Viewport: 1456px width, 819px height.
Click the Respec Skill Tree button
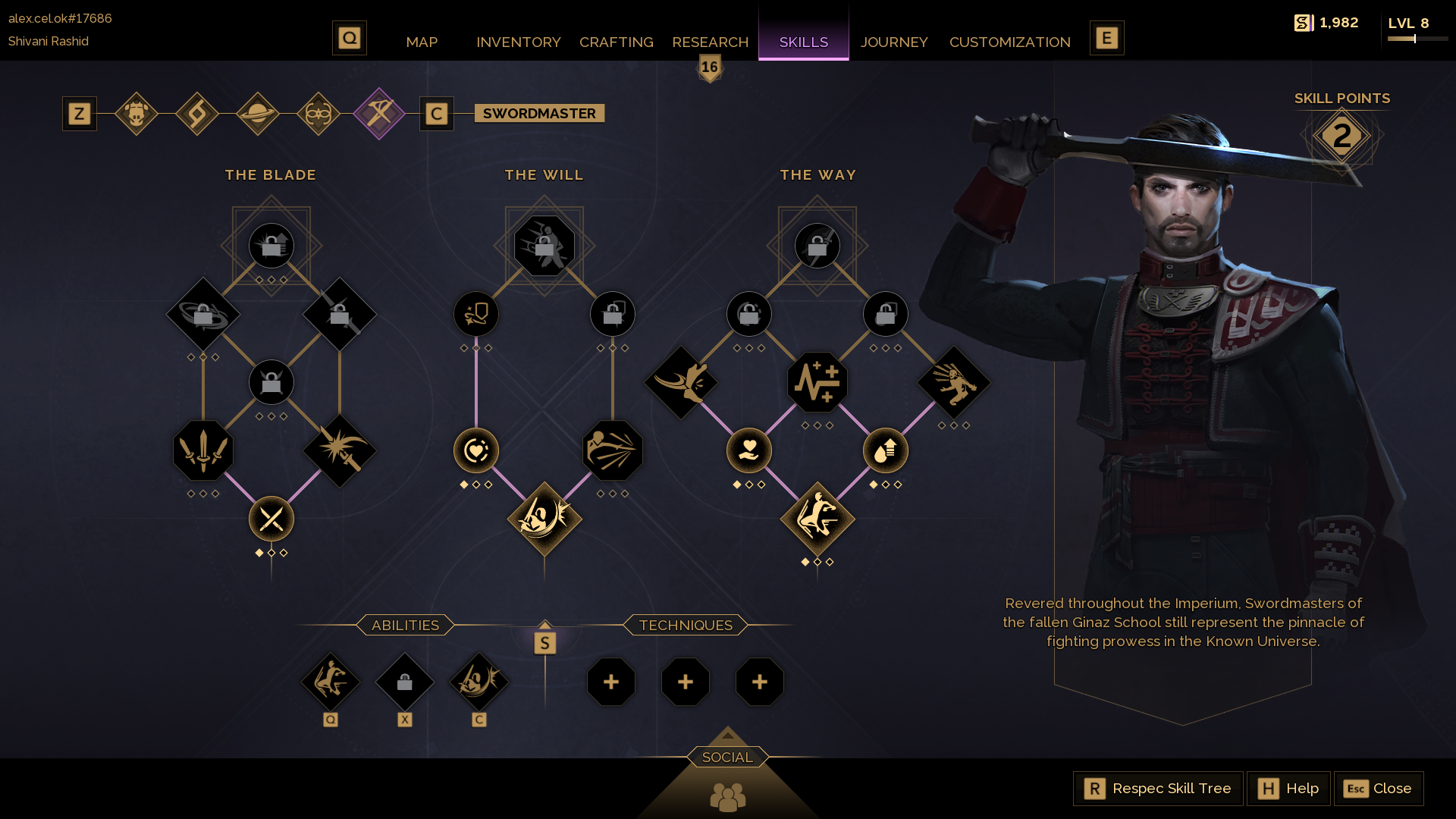(x=1158, y=789)
